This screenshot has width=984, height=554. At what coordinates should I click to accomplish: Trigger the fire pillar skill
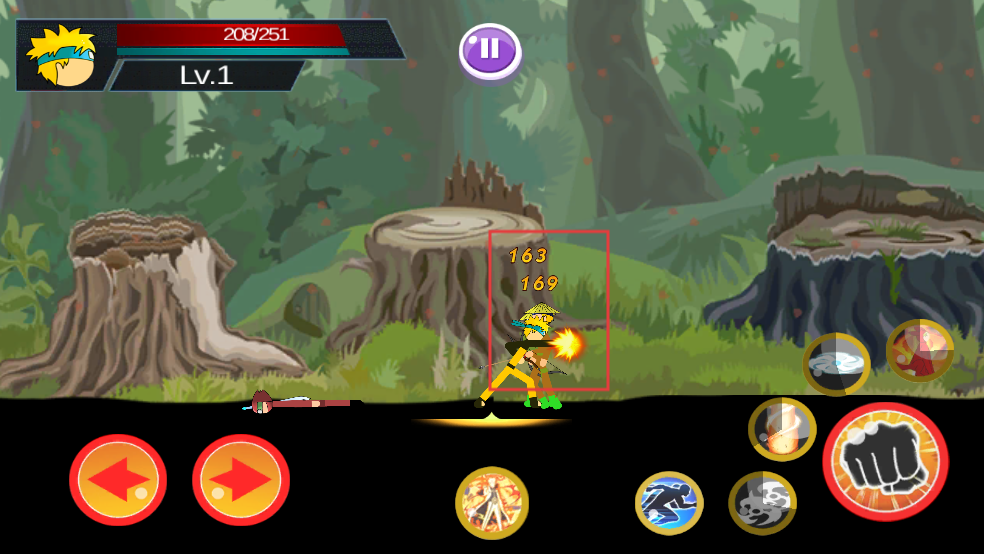782,430
